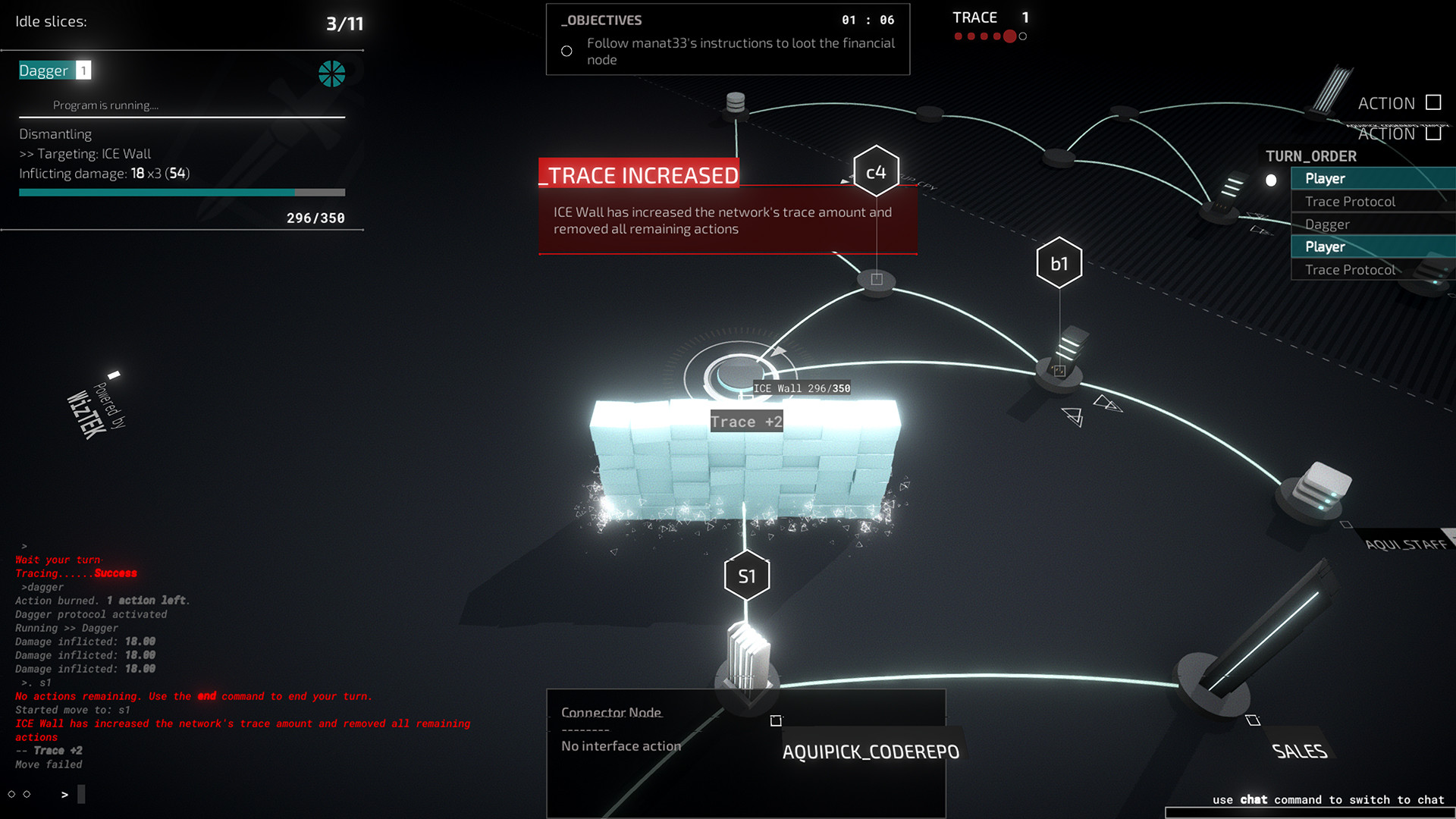The image size is (1456, 819).
Task: Select the objective radio circle for manat33's instructions
Action: coord(566,51)
